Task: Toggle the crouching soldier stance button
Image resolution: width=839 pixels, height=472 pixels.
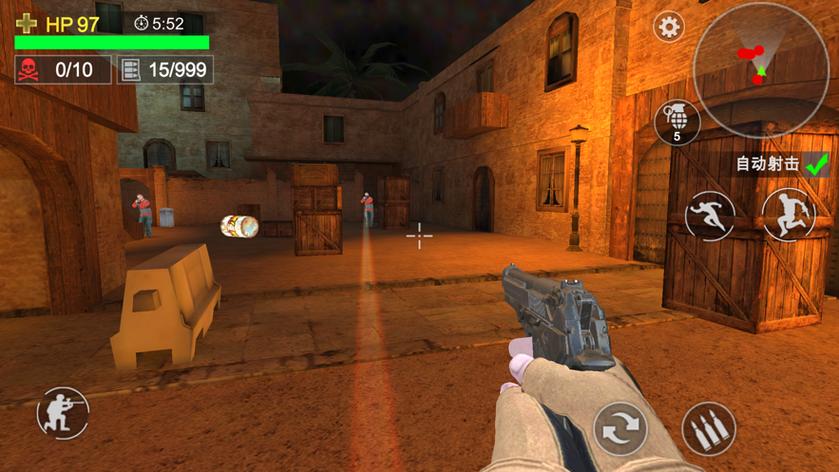Action: [x=62, y=413]
